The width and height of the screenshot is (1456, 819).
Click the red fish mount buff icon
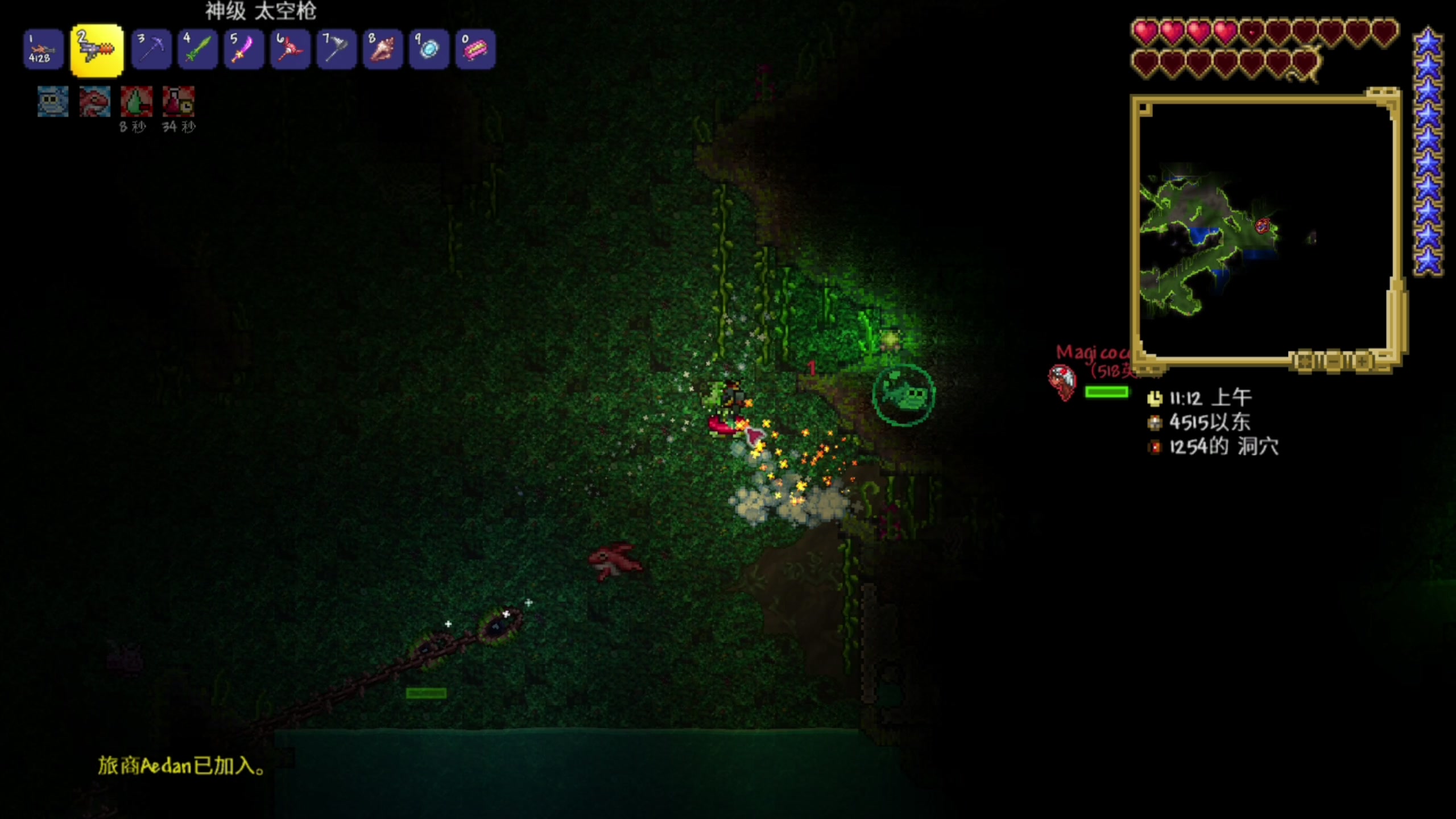(94, 102)
